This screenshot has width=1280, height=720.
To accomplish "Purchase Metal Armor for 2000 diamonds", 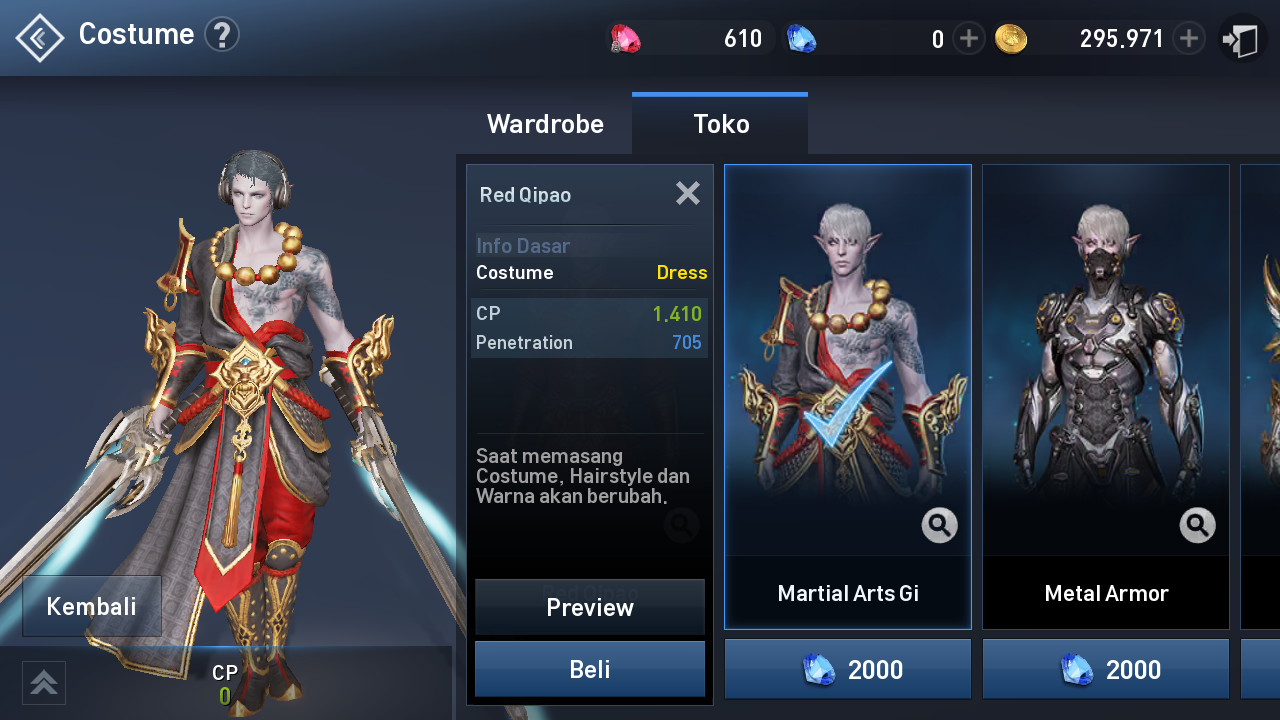I will (1106, 669).
